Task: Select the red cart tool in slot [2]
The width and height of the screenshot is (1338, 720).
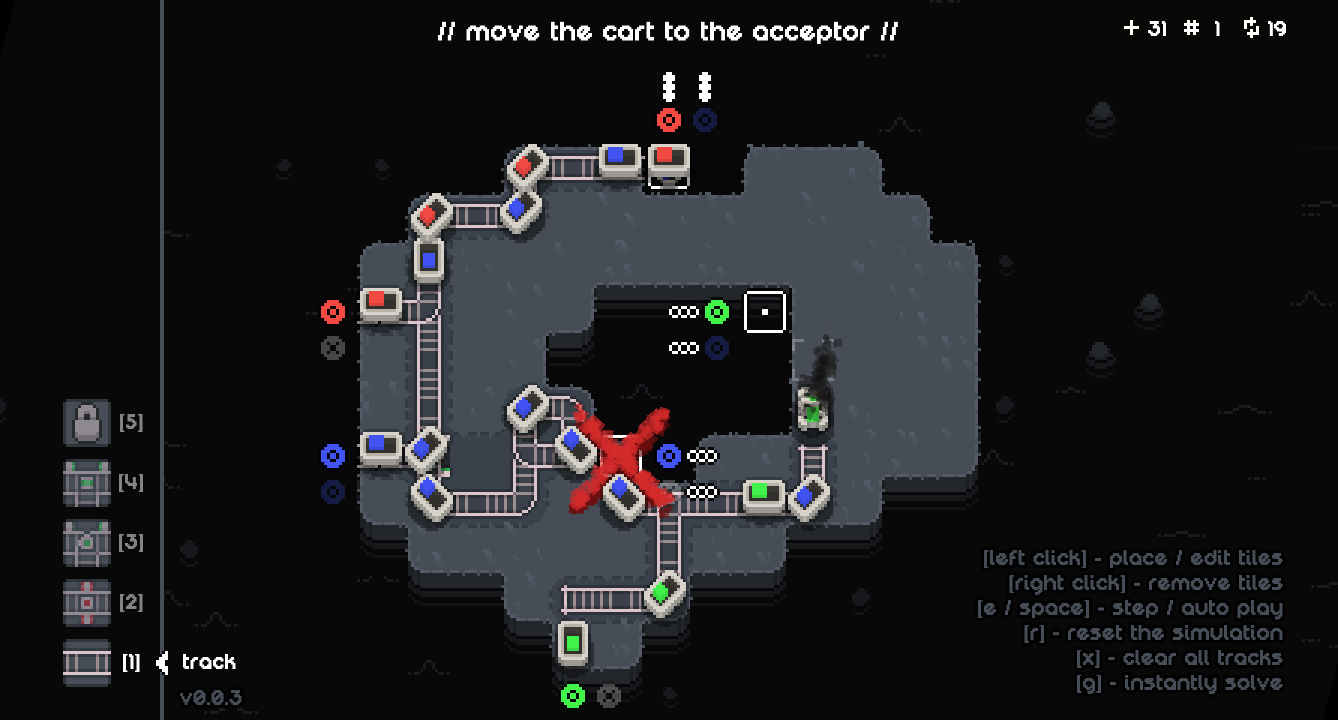Action: tap(86, 602)
